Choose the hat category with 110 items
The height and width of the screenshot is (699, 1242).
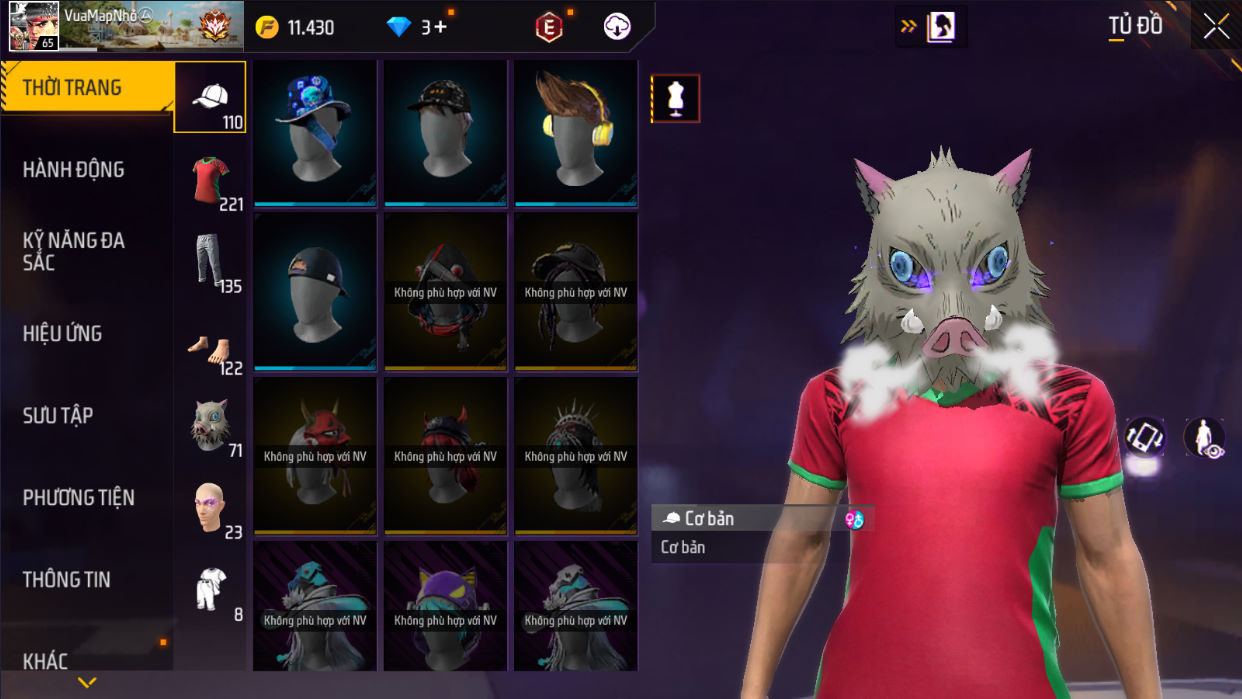(210, 97)
